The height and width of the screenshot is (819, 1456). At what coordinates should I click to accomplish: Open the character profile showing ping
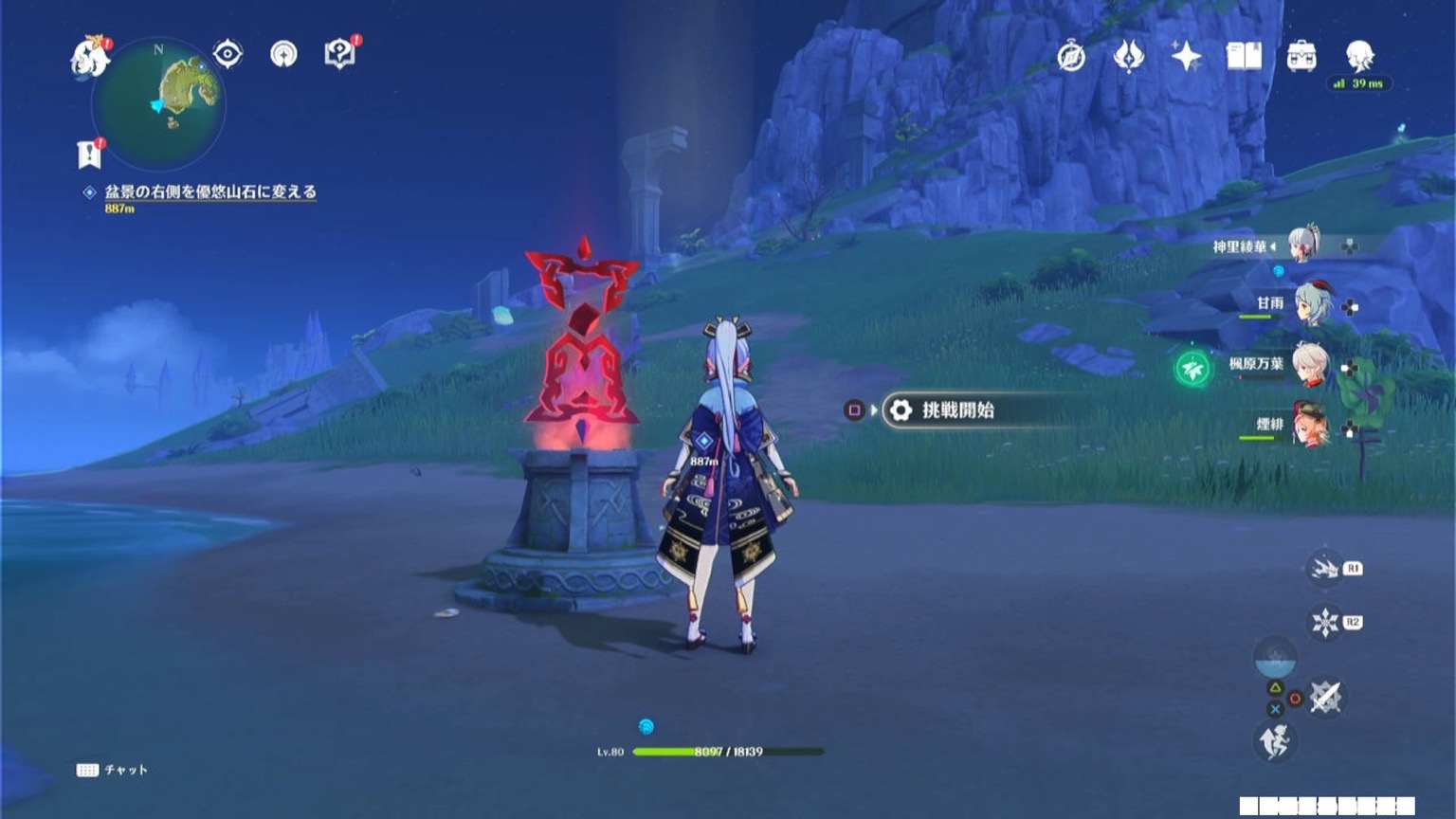1359,57
